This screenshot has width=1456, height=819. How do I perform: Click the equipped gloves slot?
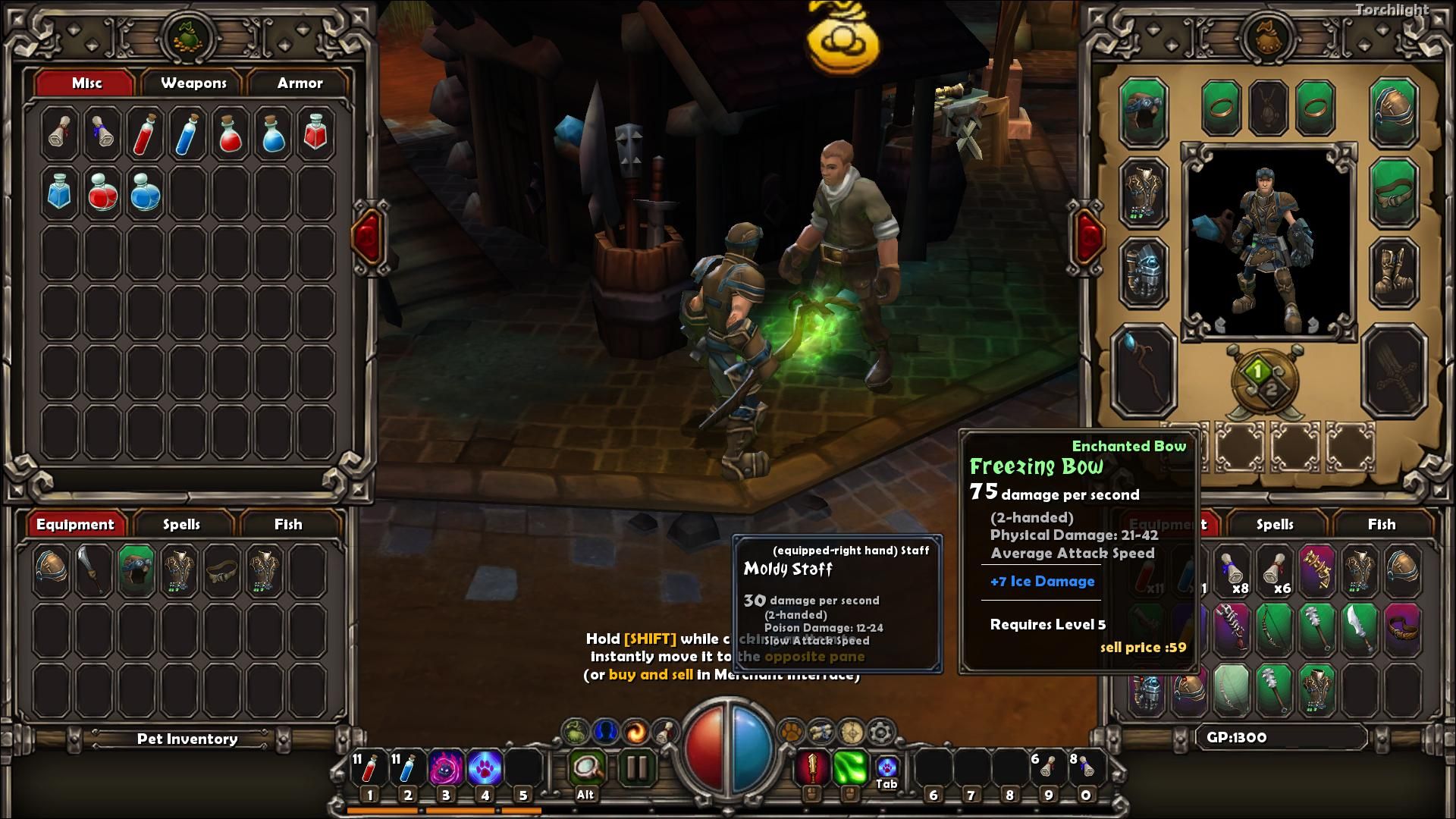(1144, 273)
